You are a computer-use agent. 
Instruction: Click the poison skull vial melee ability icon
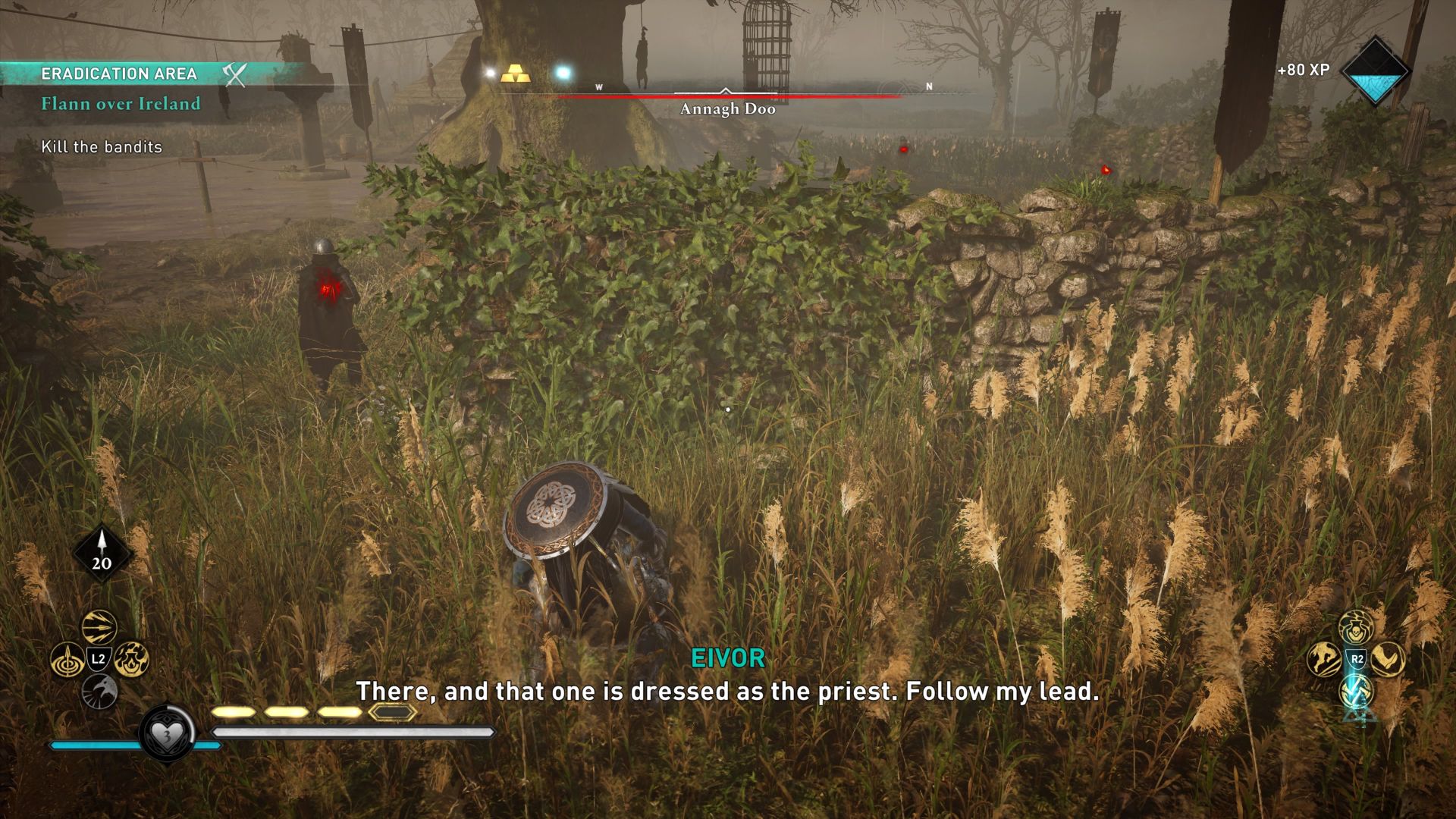coord(1356,628)
